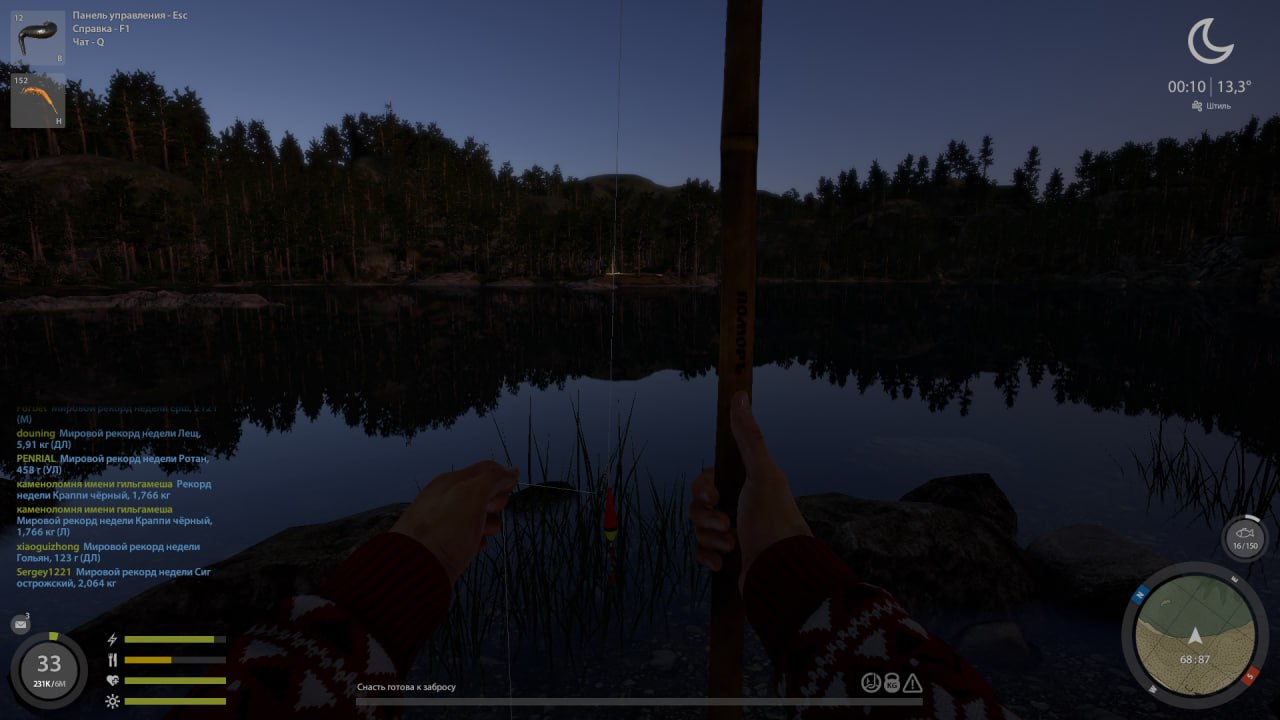
Task: Select player xiaoguizhong in the chat log
Action: pyautogui.click(x=48, y=547)
